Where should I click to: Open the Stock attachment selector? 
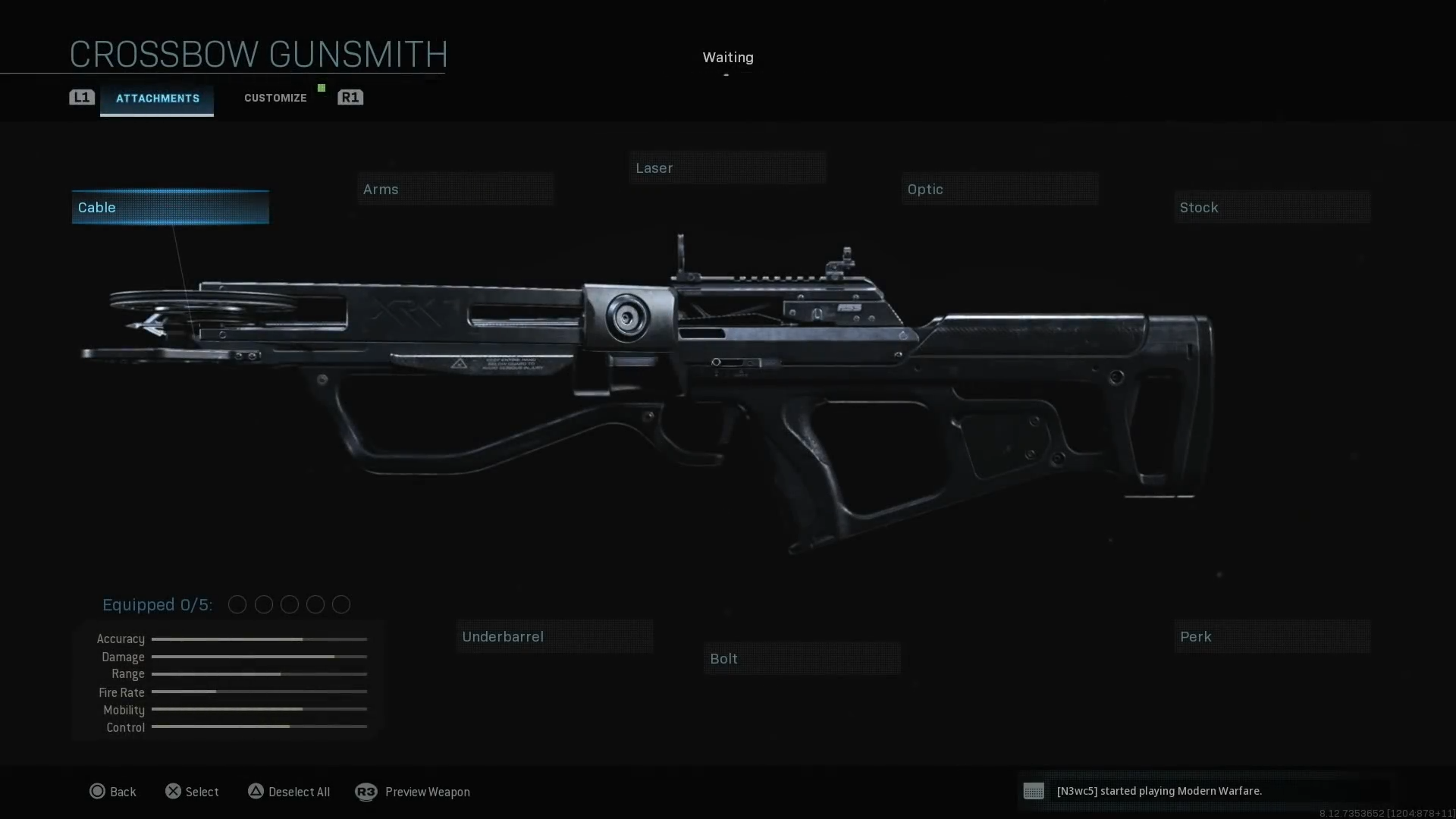[1271, 207]
